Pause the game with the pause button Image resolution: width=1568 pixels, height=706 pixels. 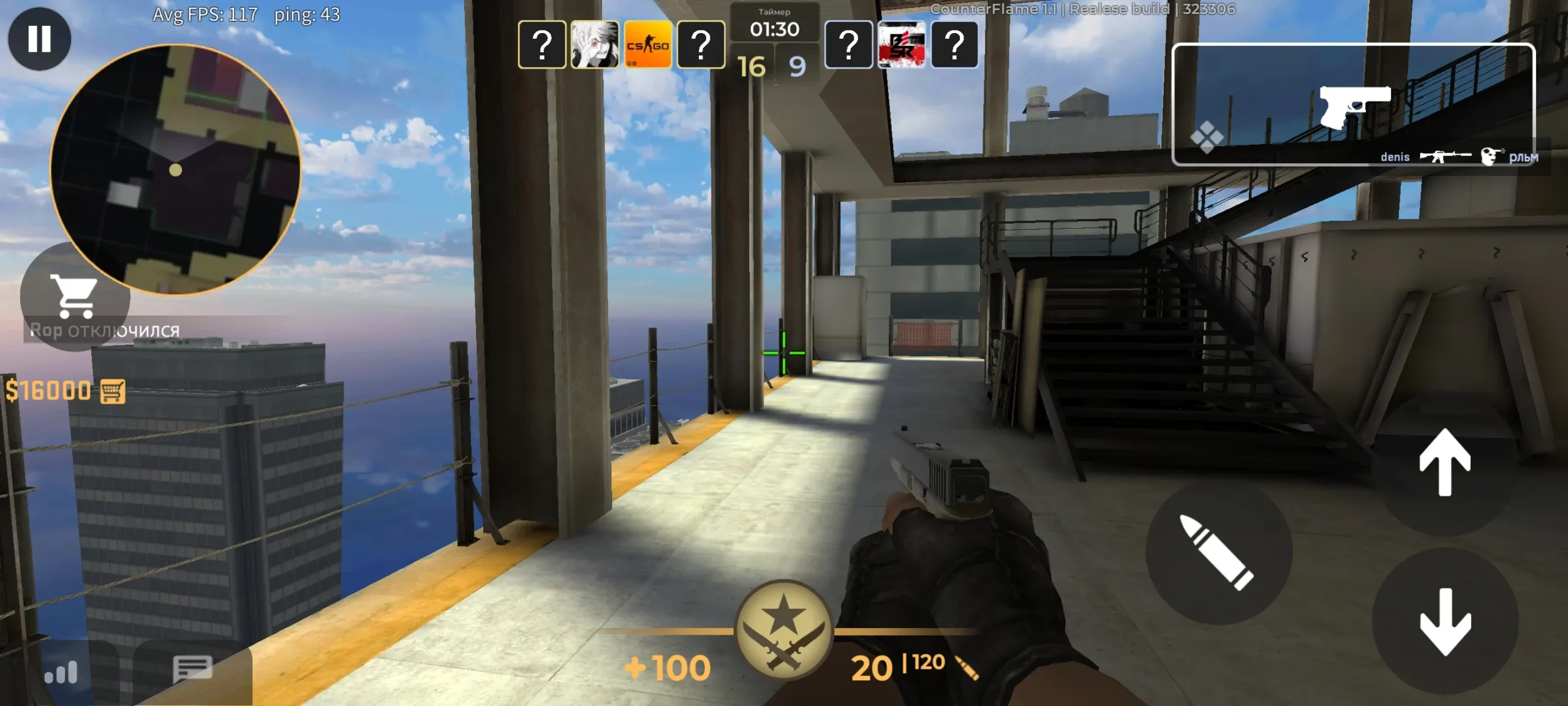click(x=39, y=39)
